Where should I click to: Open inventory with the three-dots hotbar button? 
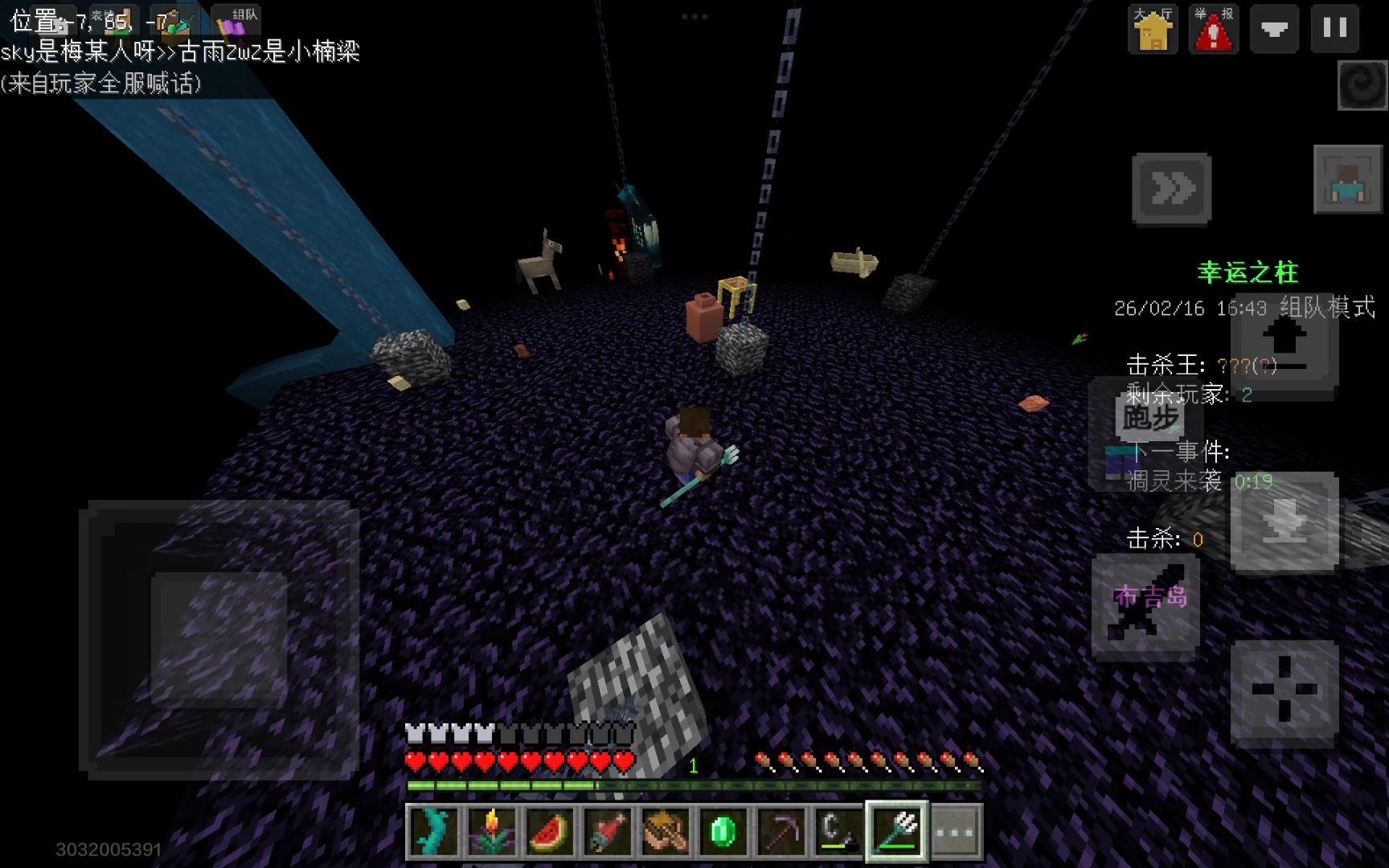coord(955,831)
